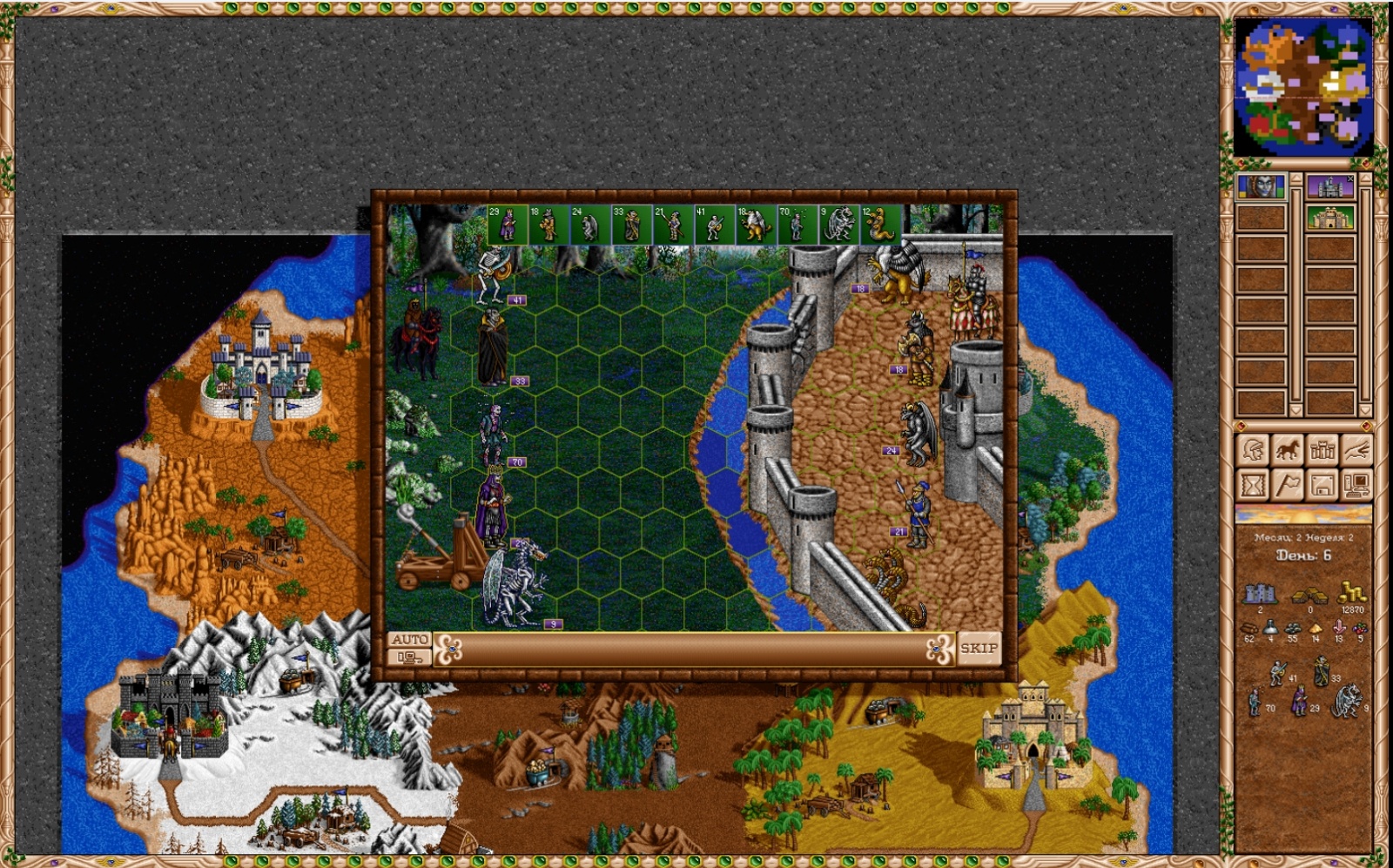The width and height of the screenshot is (1393, 868).
Task: Click the SKIP button to skip this unit
Action: point(979,648)
